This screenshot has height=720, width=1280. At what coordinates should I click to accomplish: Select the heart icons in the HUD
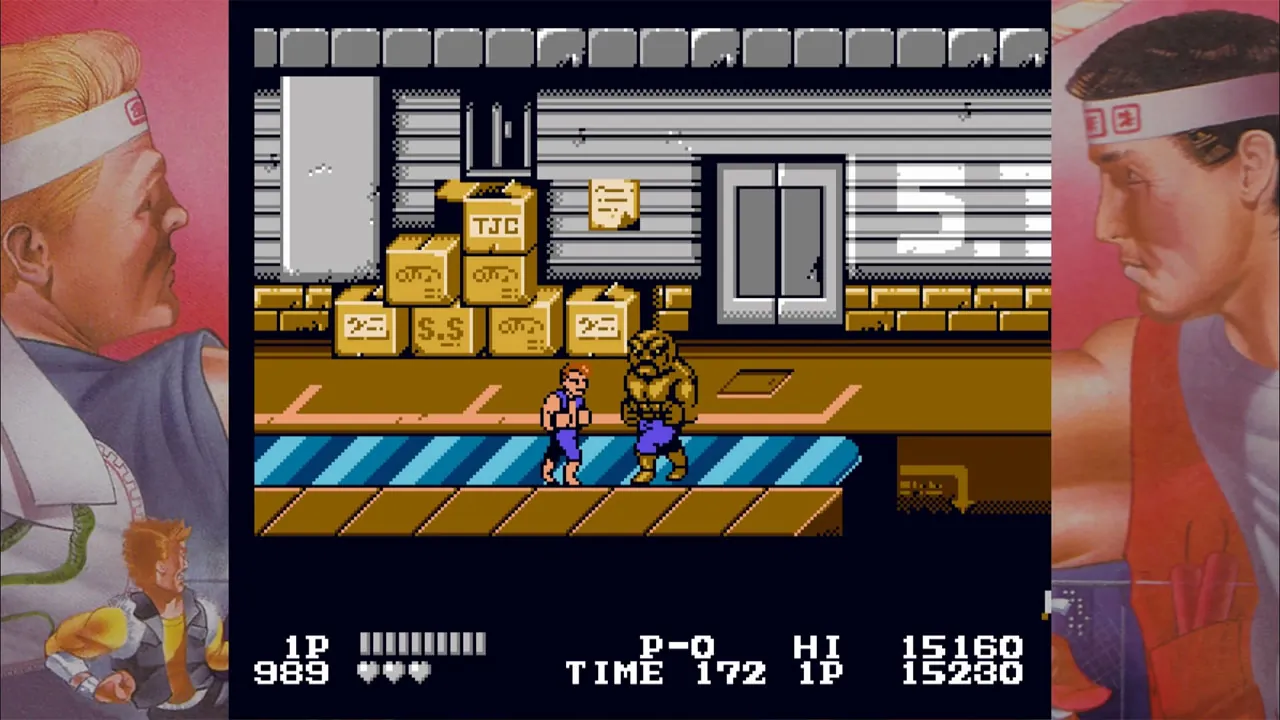pyautogui.click(x=392, y=673)
